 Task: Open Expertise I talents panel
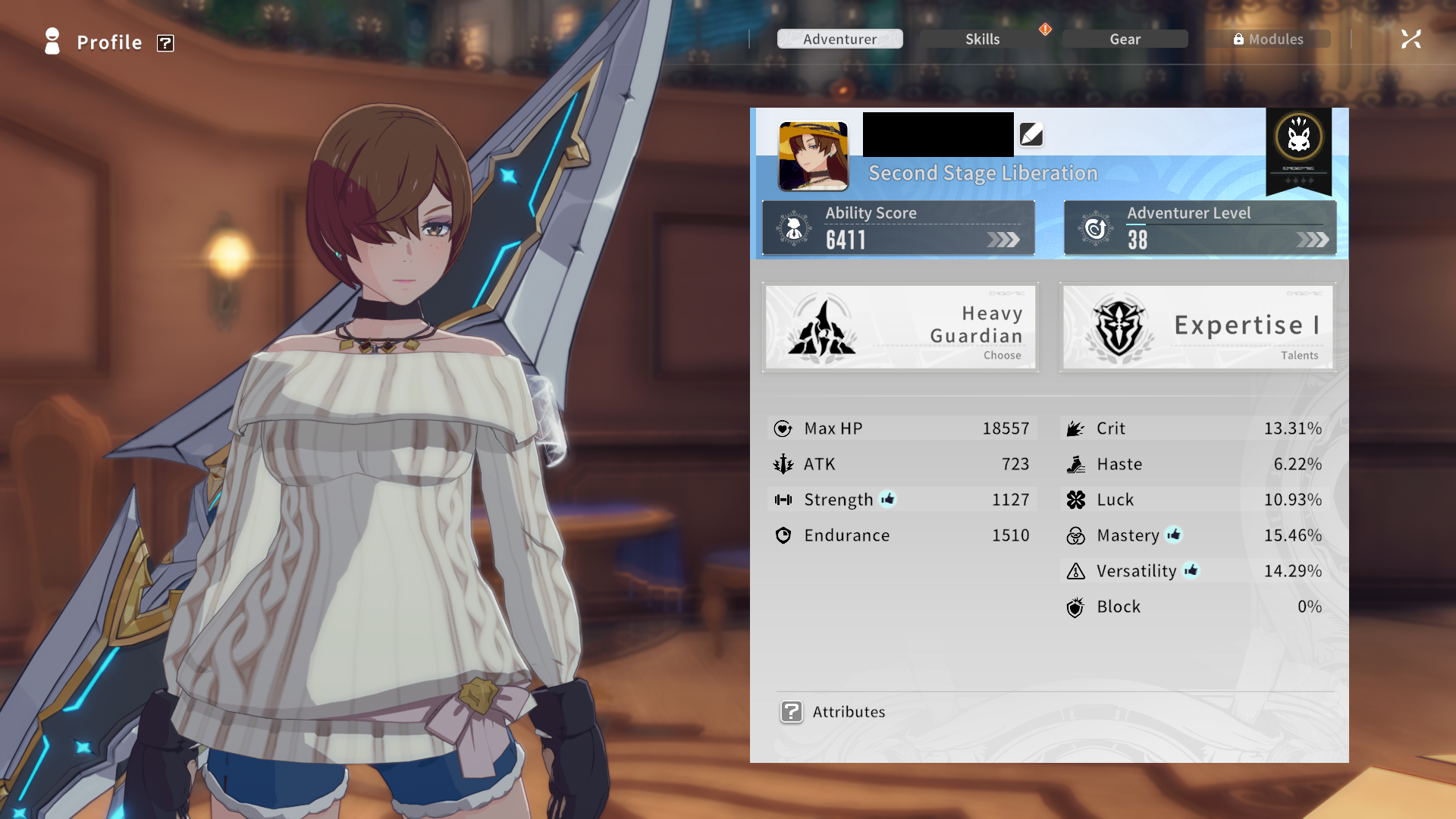[x=1198, y=327]
